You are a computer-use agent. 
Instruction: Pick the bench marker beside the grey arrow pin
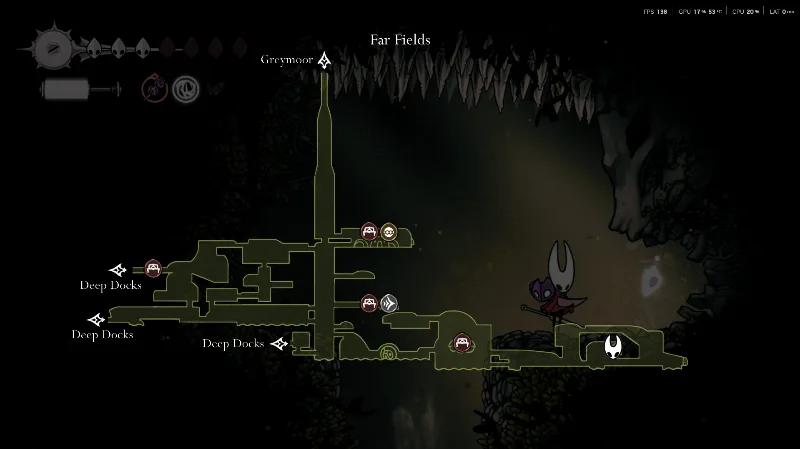pyautogui.click(x=369, y=302)
